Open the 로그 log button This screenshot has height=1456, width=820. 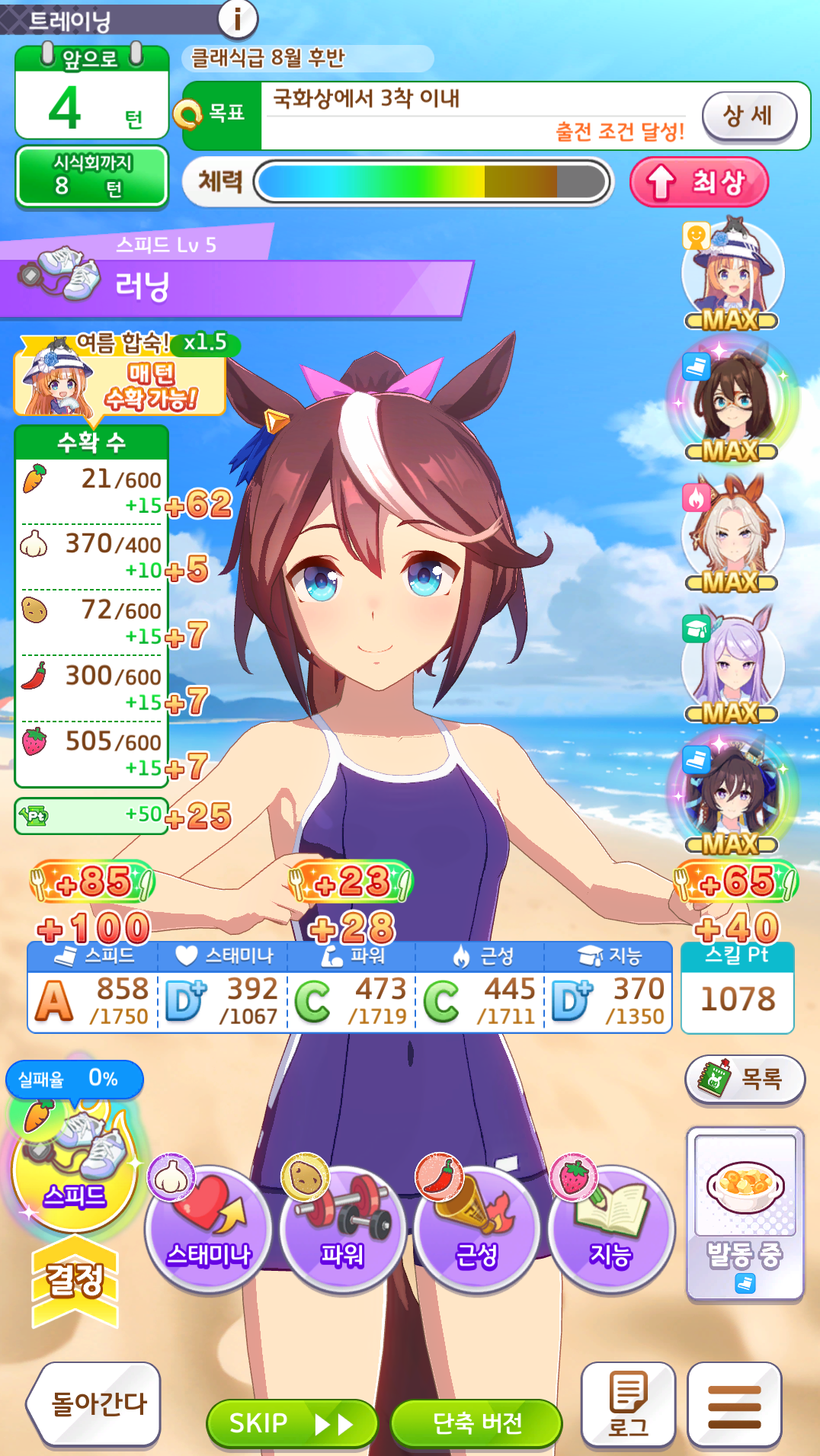point(628,1403)
